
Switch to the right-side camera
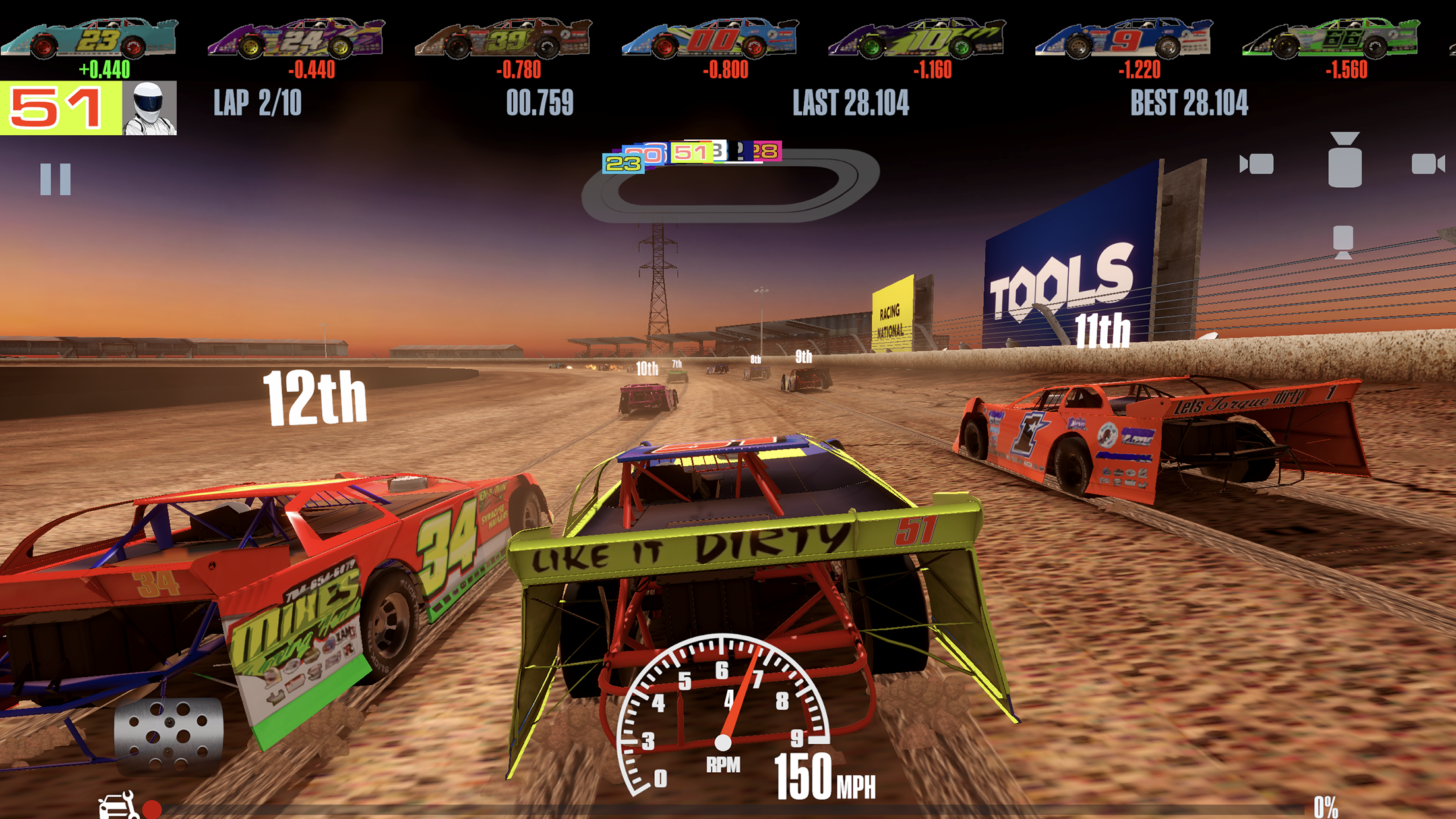(1428, 163)
